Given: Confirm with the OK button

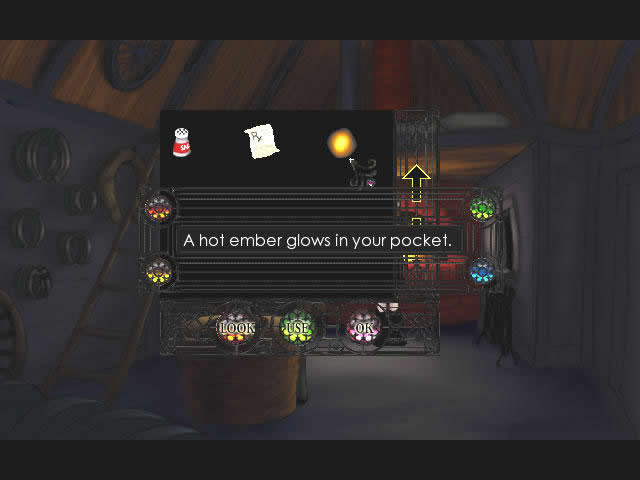Looking at the screenshot, I should [x=362, y=327].
